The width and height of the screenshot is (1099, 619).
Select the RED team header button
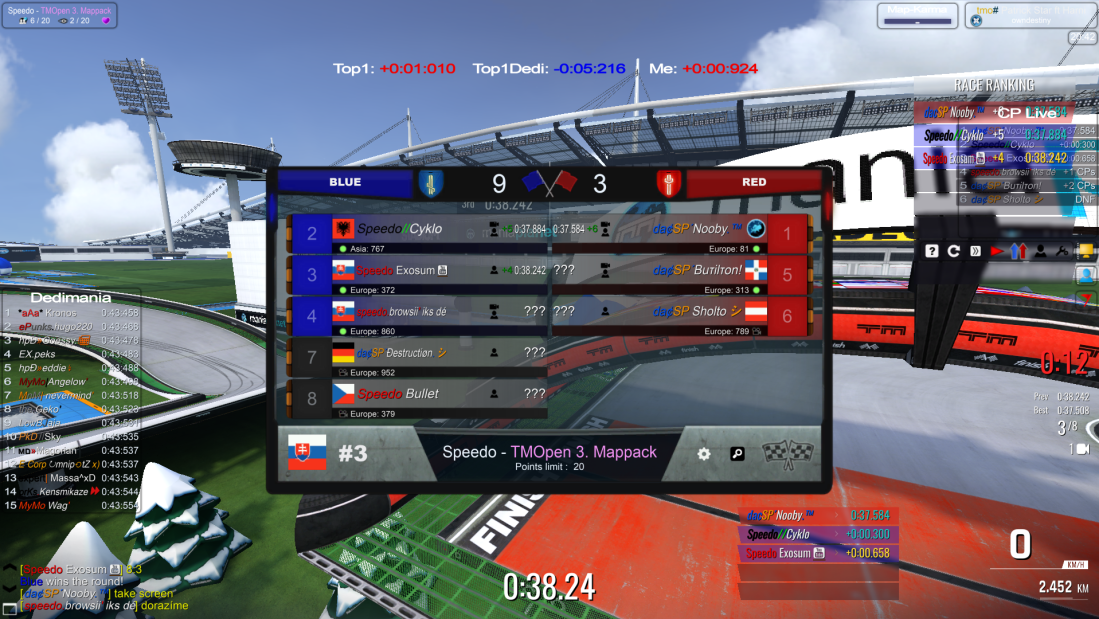(x=754, y=183)
